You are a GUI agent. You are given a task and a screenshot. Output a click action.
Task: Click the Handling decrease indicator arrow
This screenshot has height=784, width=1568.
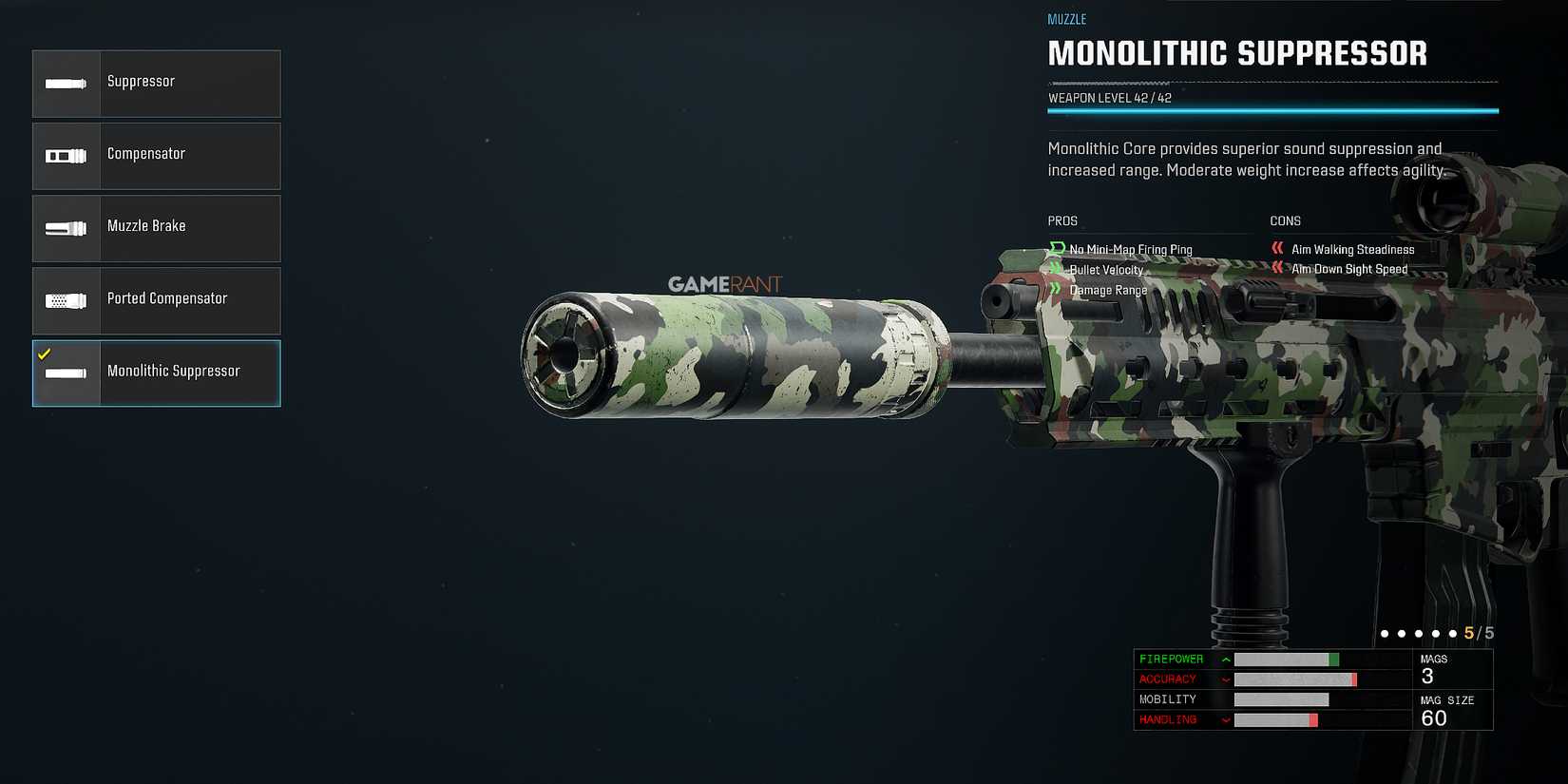tap(1226, 719)
